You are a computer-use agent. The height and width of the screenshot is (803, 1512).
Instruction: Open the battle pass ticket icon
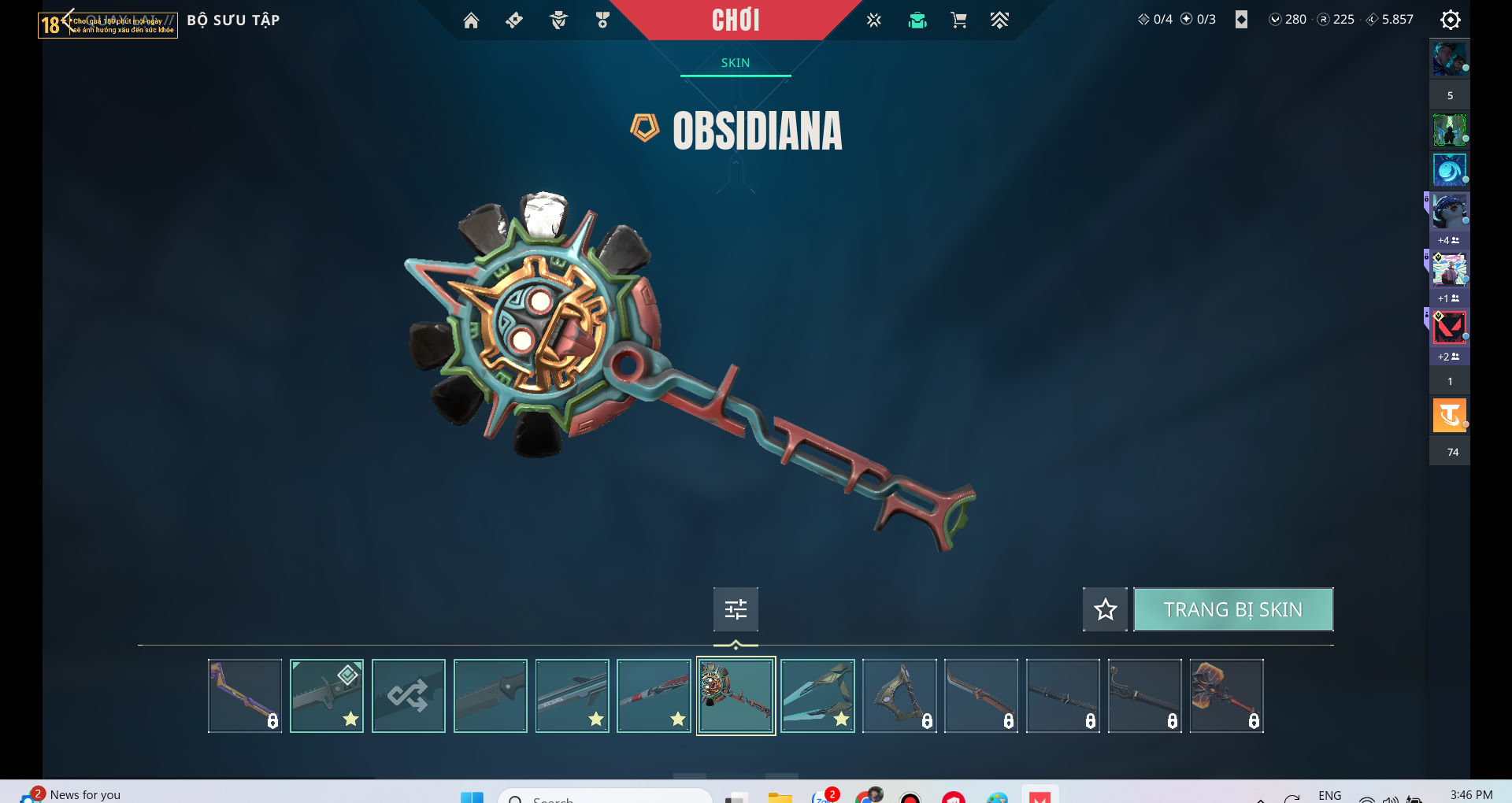pos(514,20)
